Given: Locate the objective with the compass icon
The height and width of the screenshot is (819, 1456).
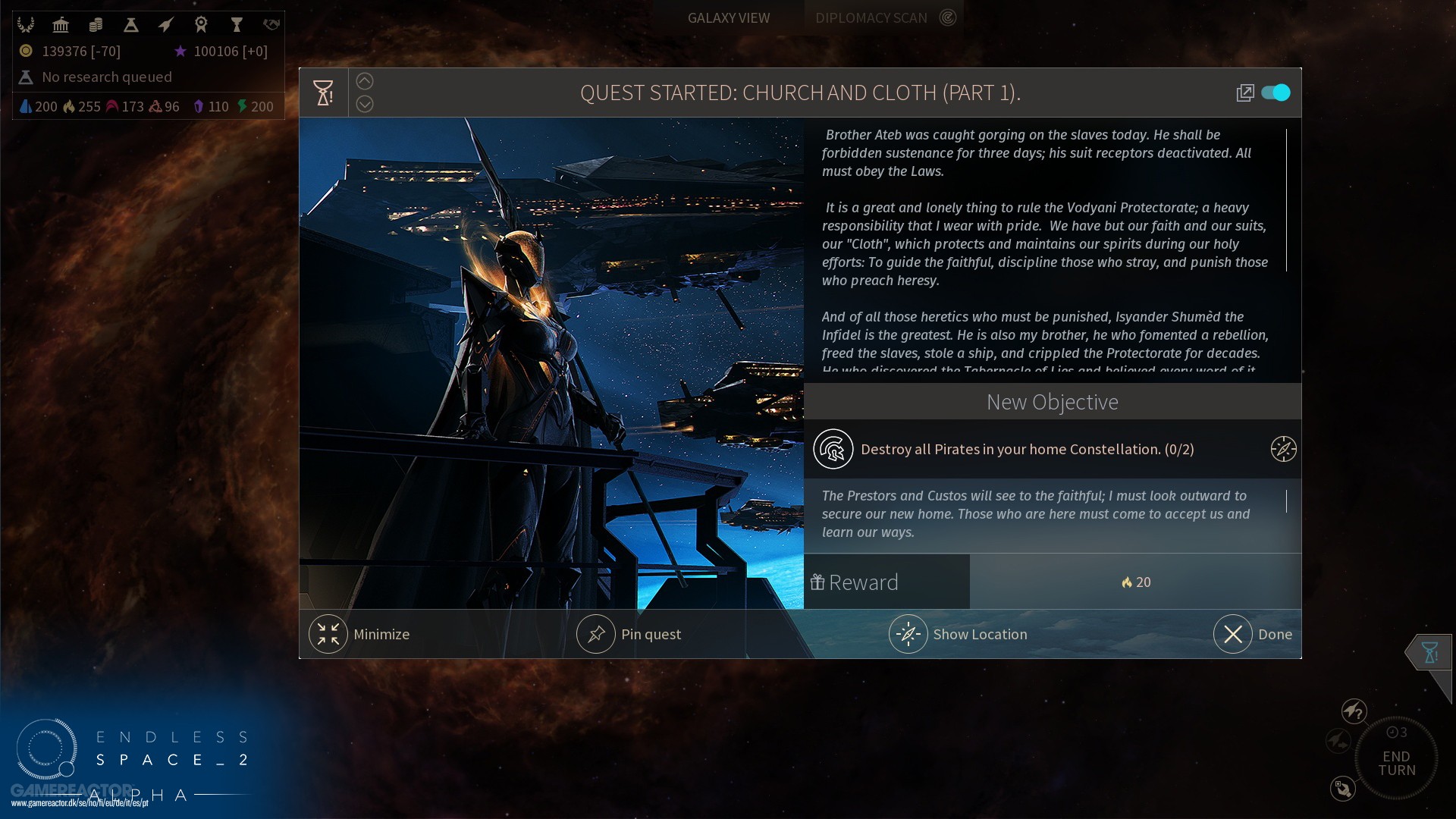Looking at the screenshot, I should pyautogui.click(x=1283, y=449).
